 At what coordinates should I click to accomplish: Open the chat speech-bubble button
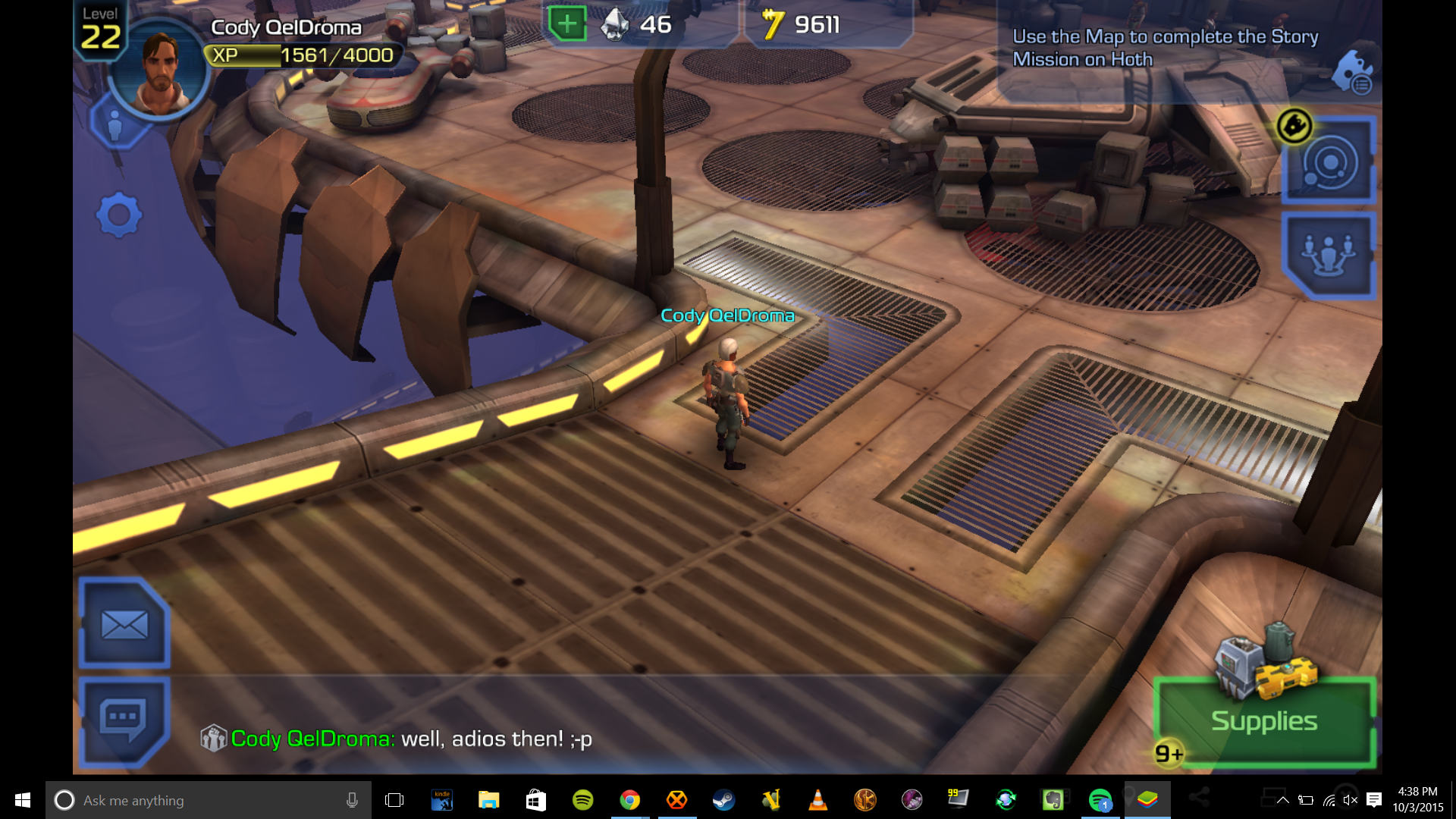click(124, 719)
